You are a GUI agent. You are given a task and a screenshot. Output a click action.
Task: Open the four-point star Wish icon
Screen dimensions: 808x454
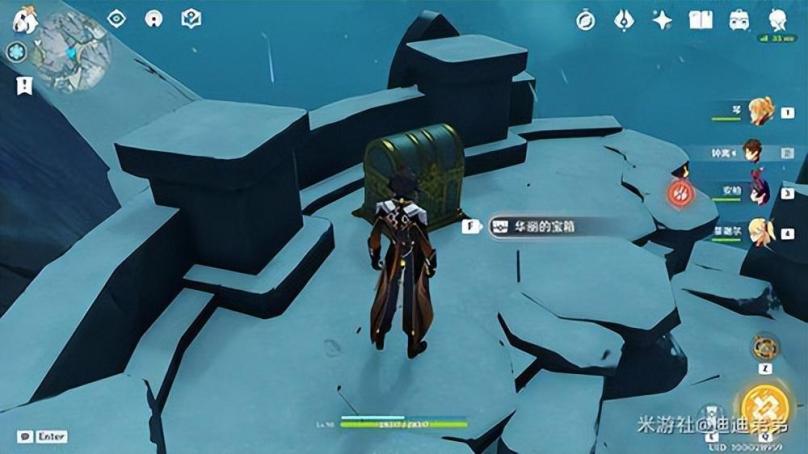tap(662, 20)
